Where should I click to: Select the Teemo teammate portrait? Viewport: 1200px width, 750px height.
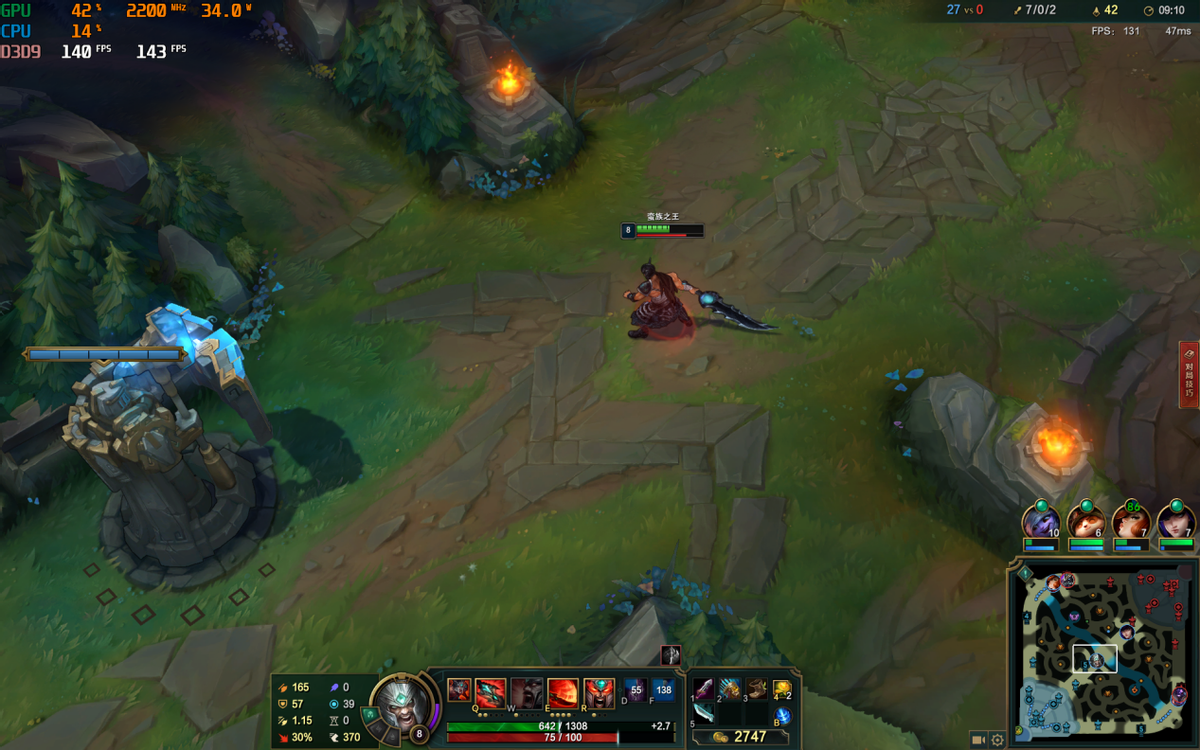tap(1086, 522)
